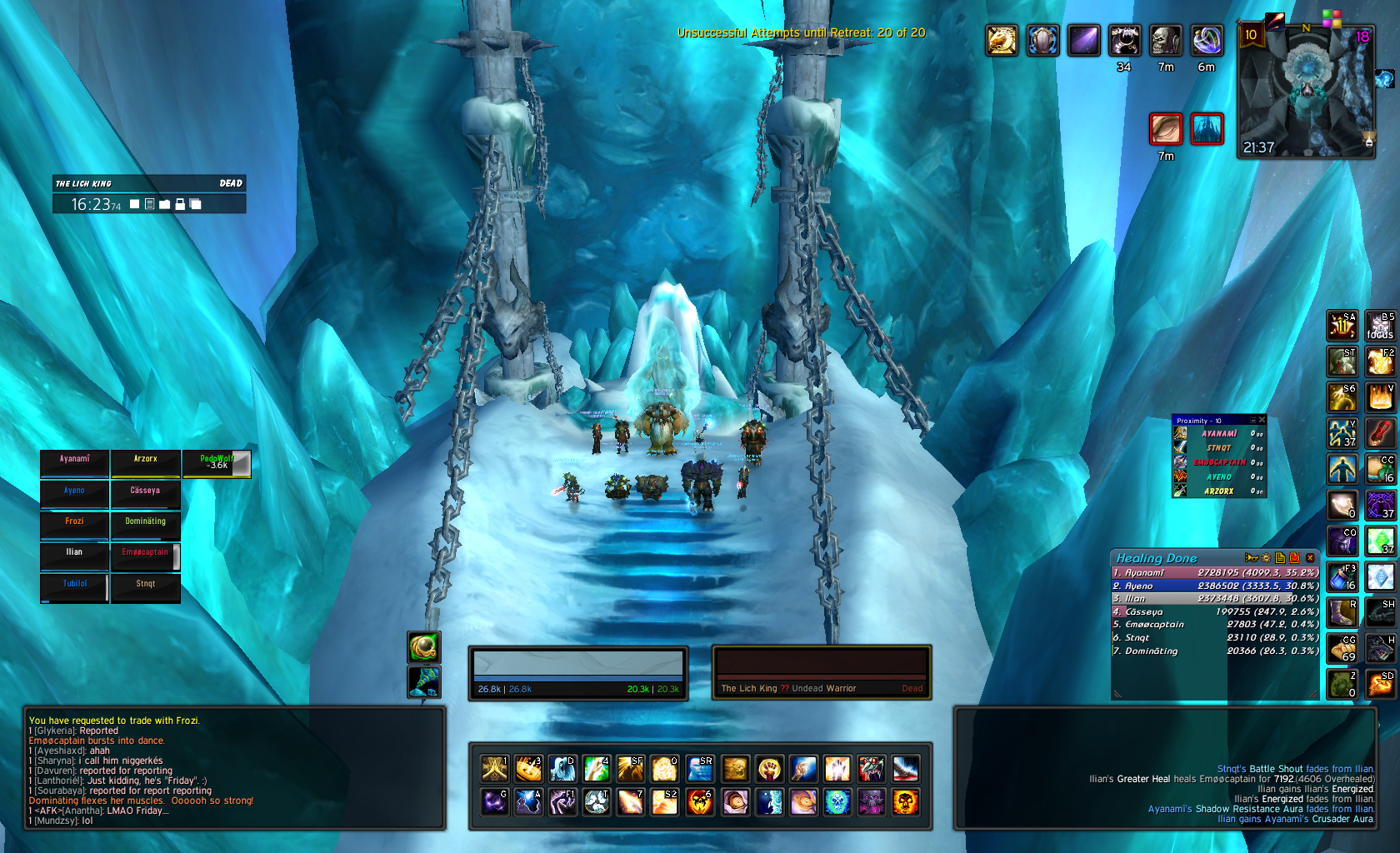Click the skull face buff icon
This screenshot has width=1400, height=853.
coord(1165,40)
